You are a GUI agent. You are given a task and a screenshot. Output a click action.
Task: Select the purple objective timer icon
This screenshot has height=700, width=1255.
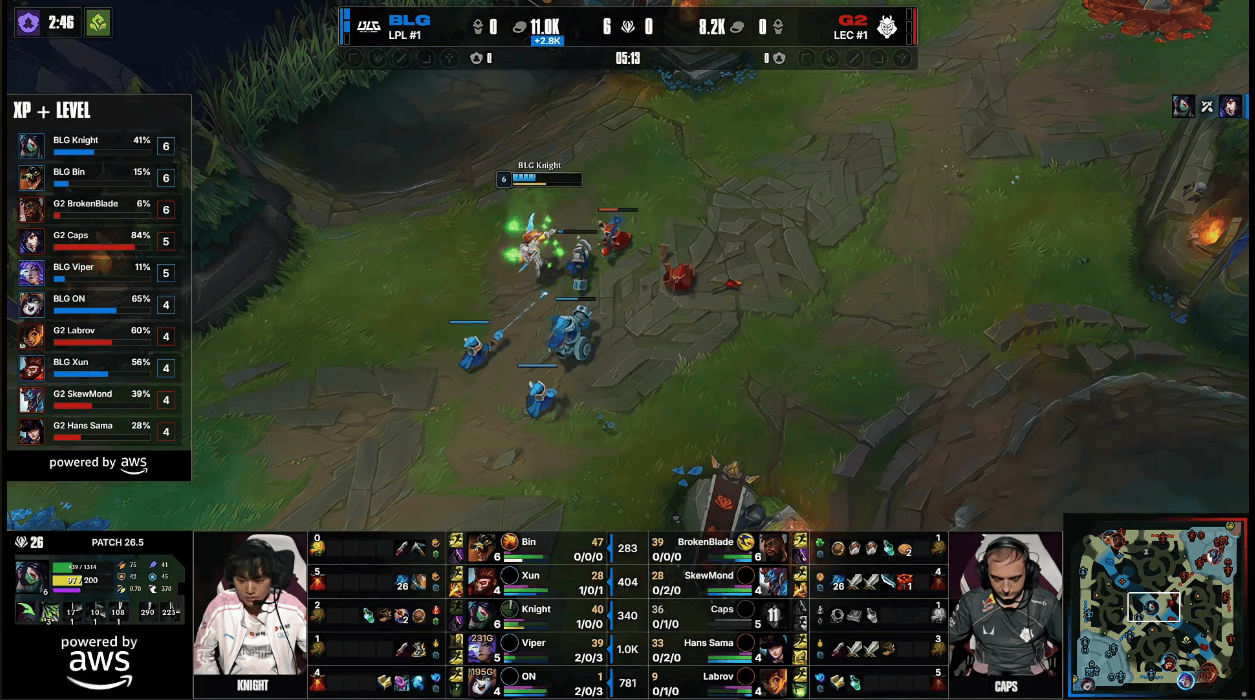point(28,22)
